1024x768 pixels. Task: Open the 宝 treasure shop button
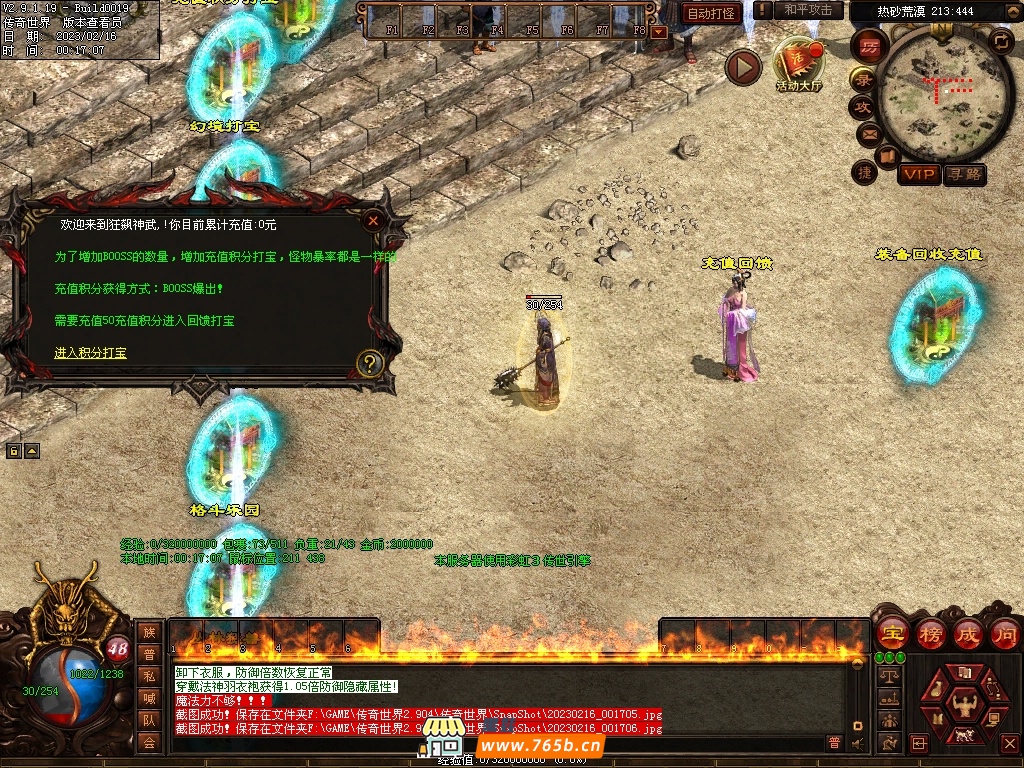click(x=892, y=634)
